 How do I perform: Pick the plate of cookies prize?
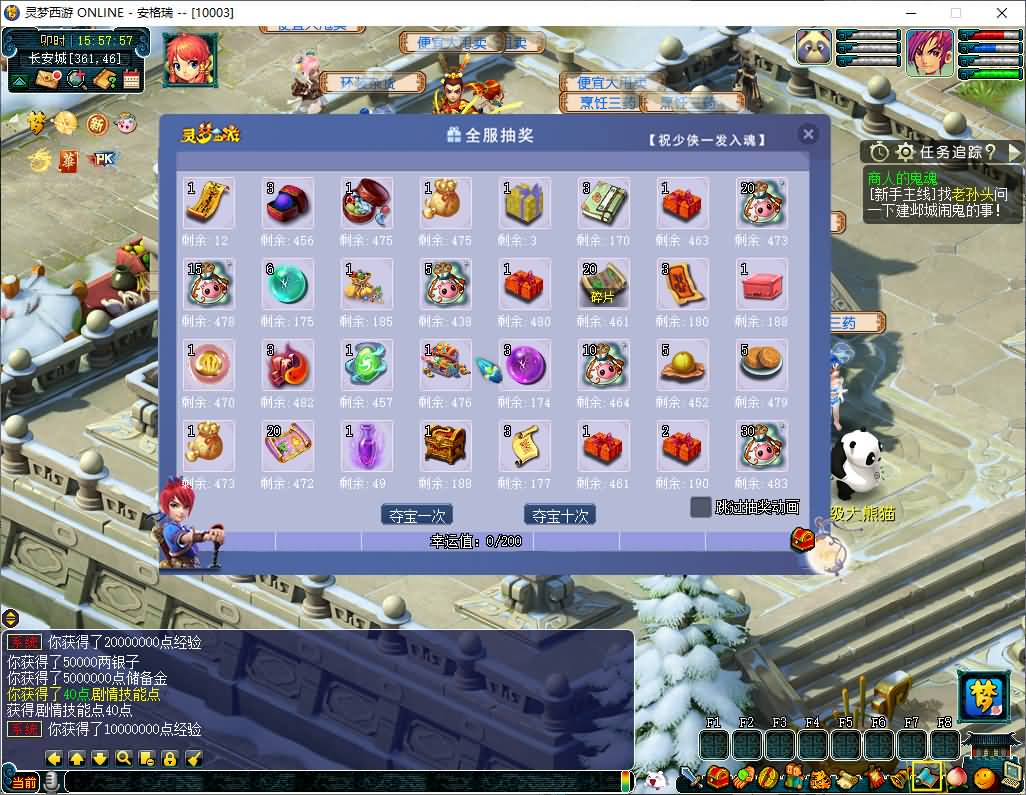point(763,365)
